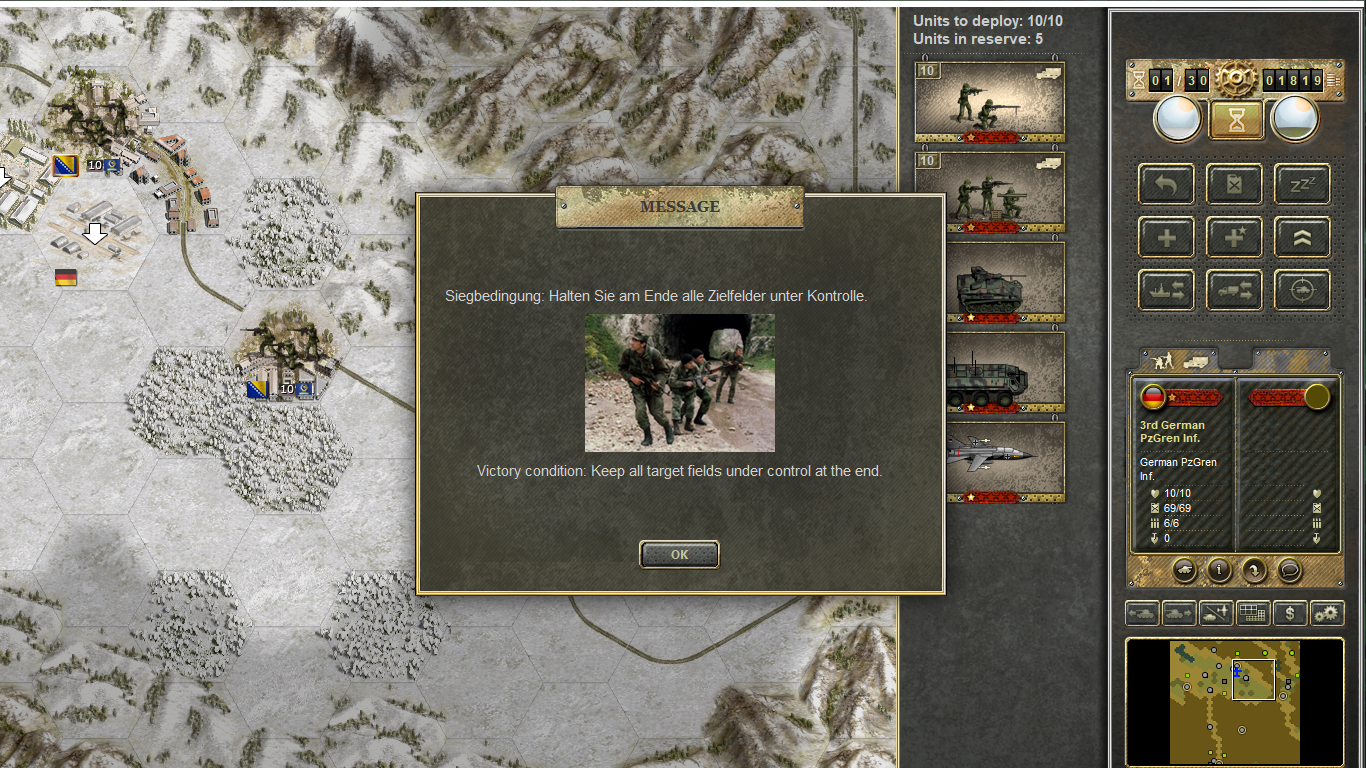Screen dimensions: 1366x768
Task: Open the dollar sign purchase screen
Action: click(x=1291, y=613)
